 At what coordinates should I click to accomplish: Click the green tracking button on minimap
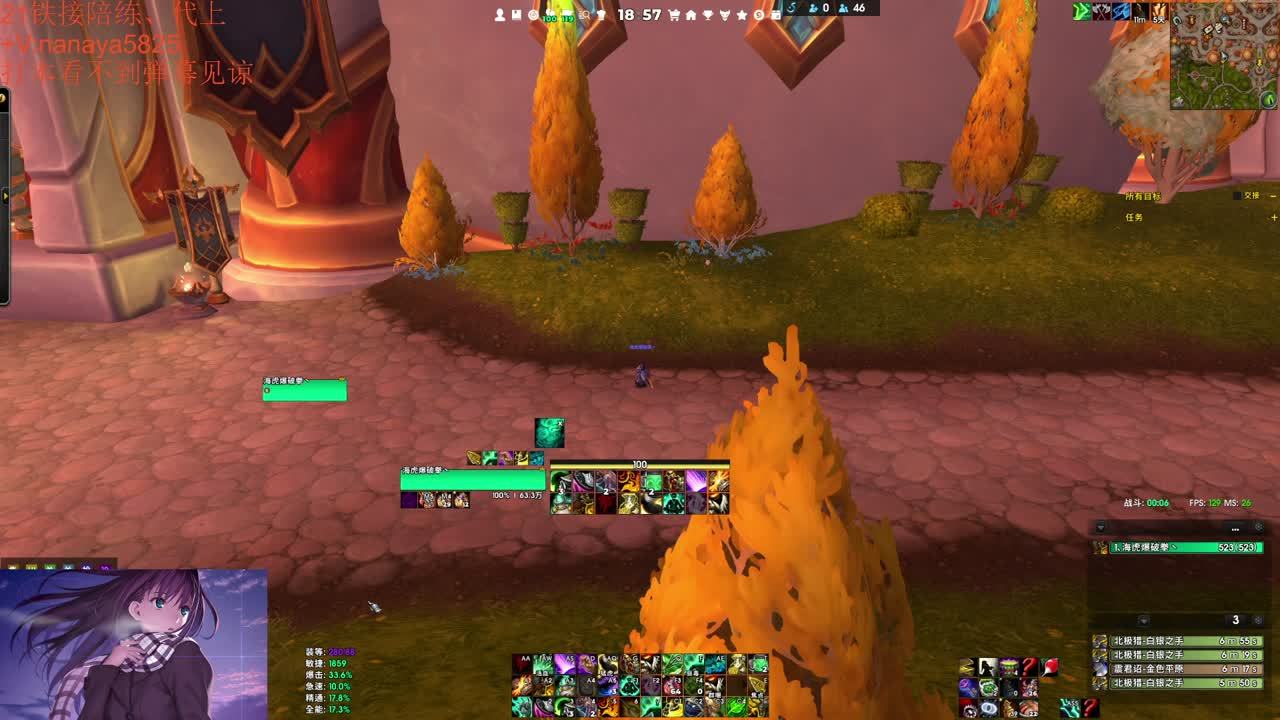[1268, 99]
